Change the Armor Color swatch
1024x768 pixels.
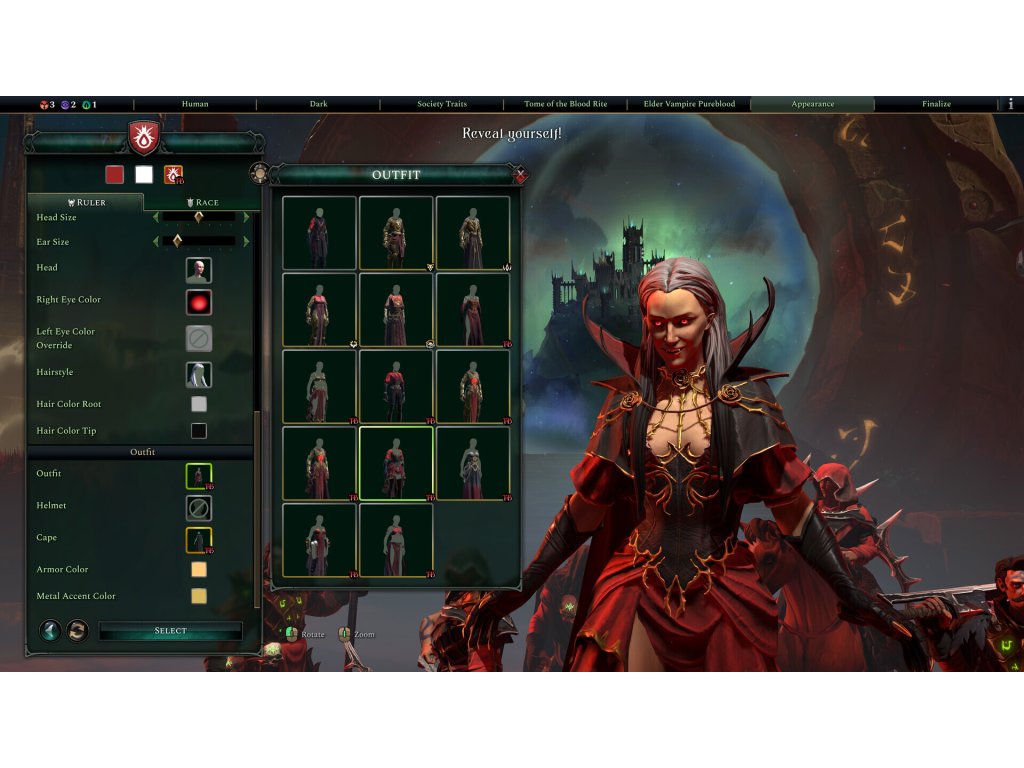click(x=199, y=569)
